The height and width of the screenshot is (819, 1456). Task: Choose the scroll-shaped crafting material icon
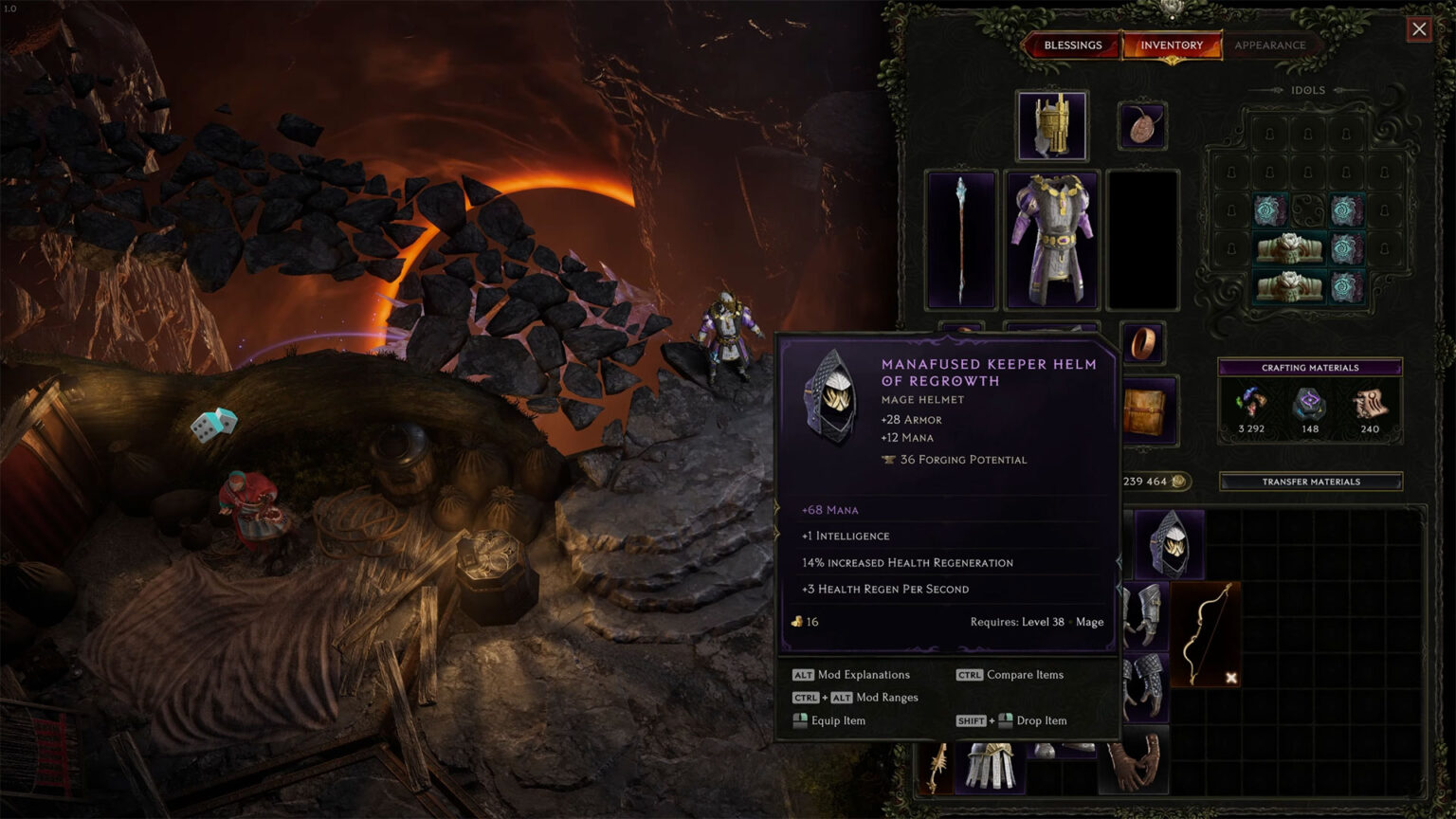[1369, 405]
